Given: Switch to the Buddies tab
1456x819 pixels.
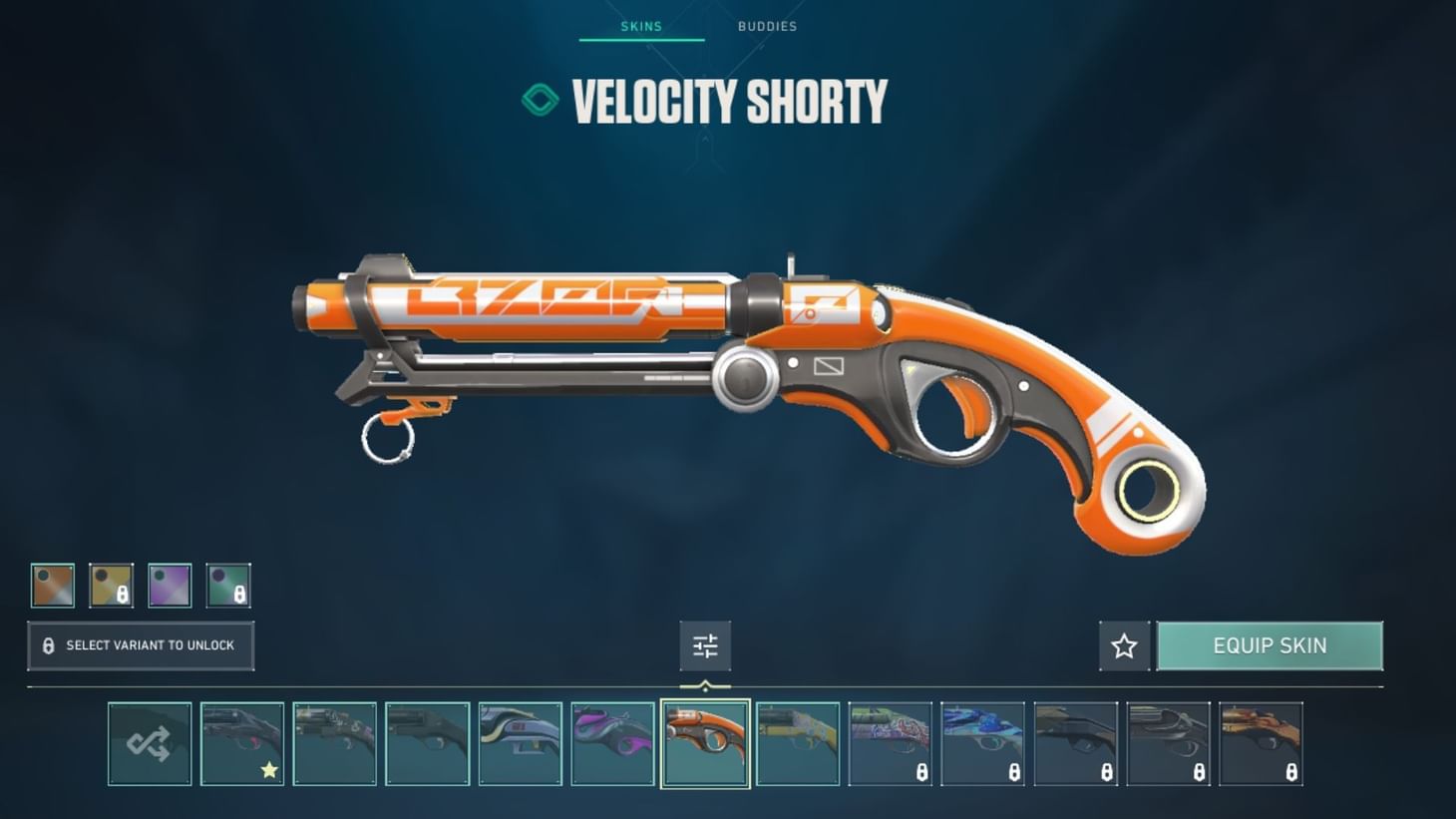Looking at the screenshot, I should coord(766,27).
